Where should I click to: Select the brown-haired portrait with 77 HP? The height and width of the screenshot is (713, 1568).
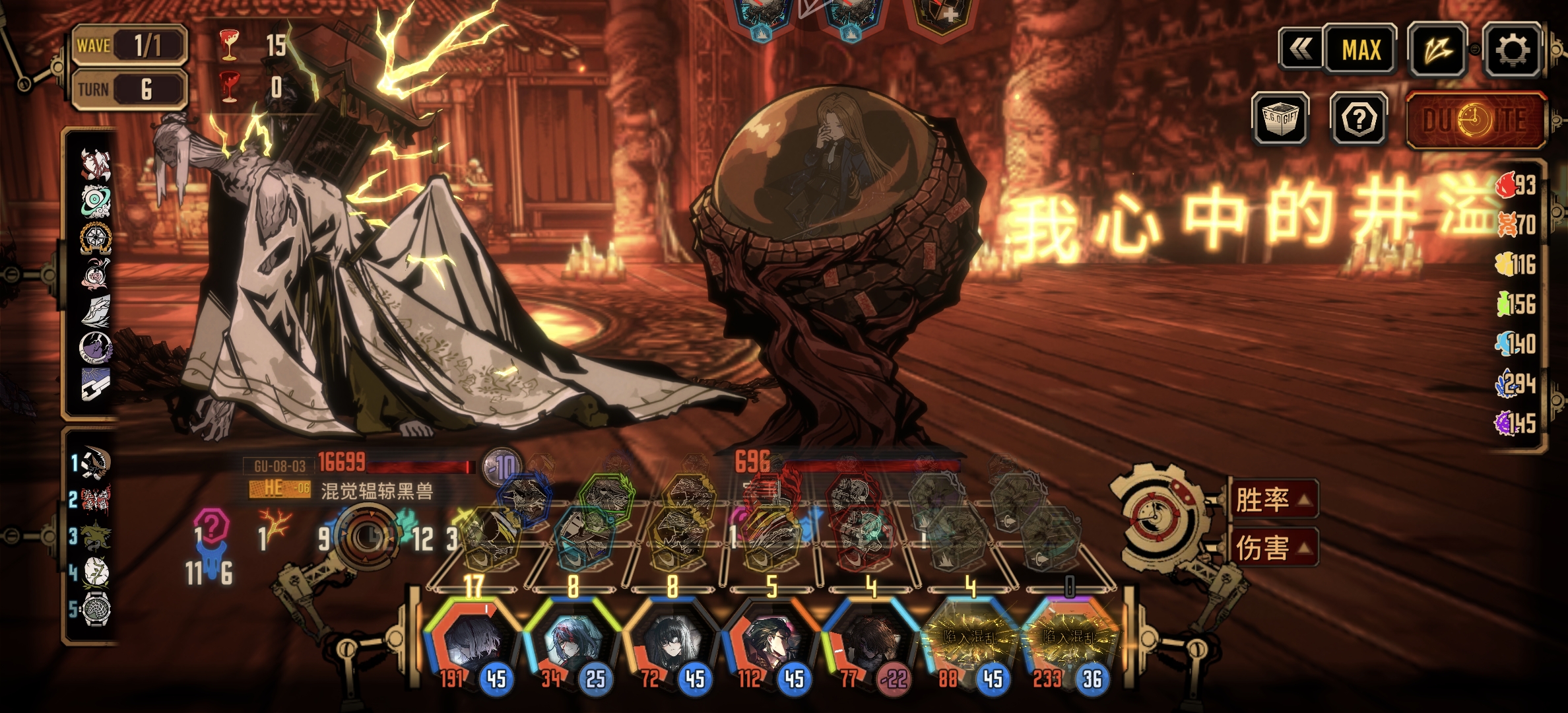[x=870, y=639]
